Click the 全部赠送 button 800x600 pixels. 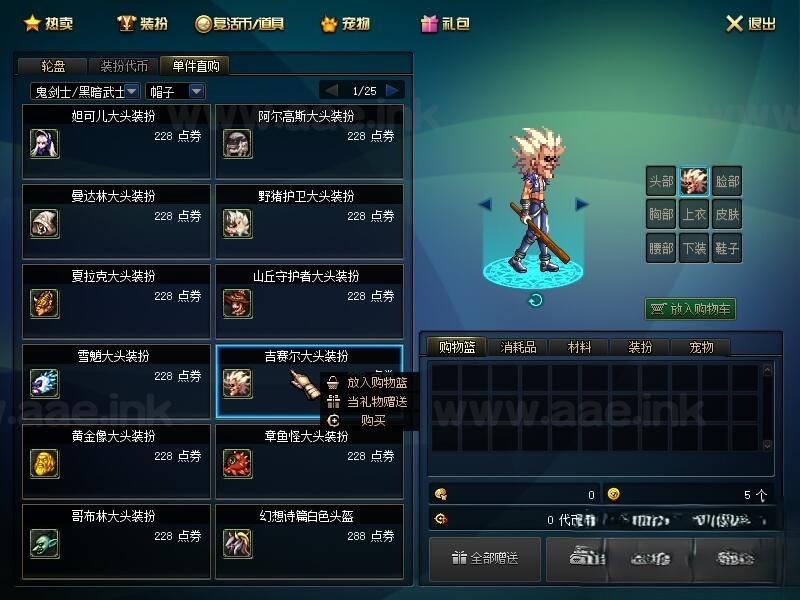pos(485,558)
